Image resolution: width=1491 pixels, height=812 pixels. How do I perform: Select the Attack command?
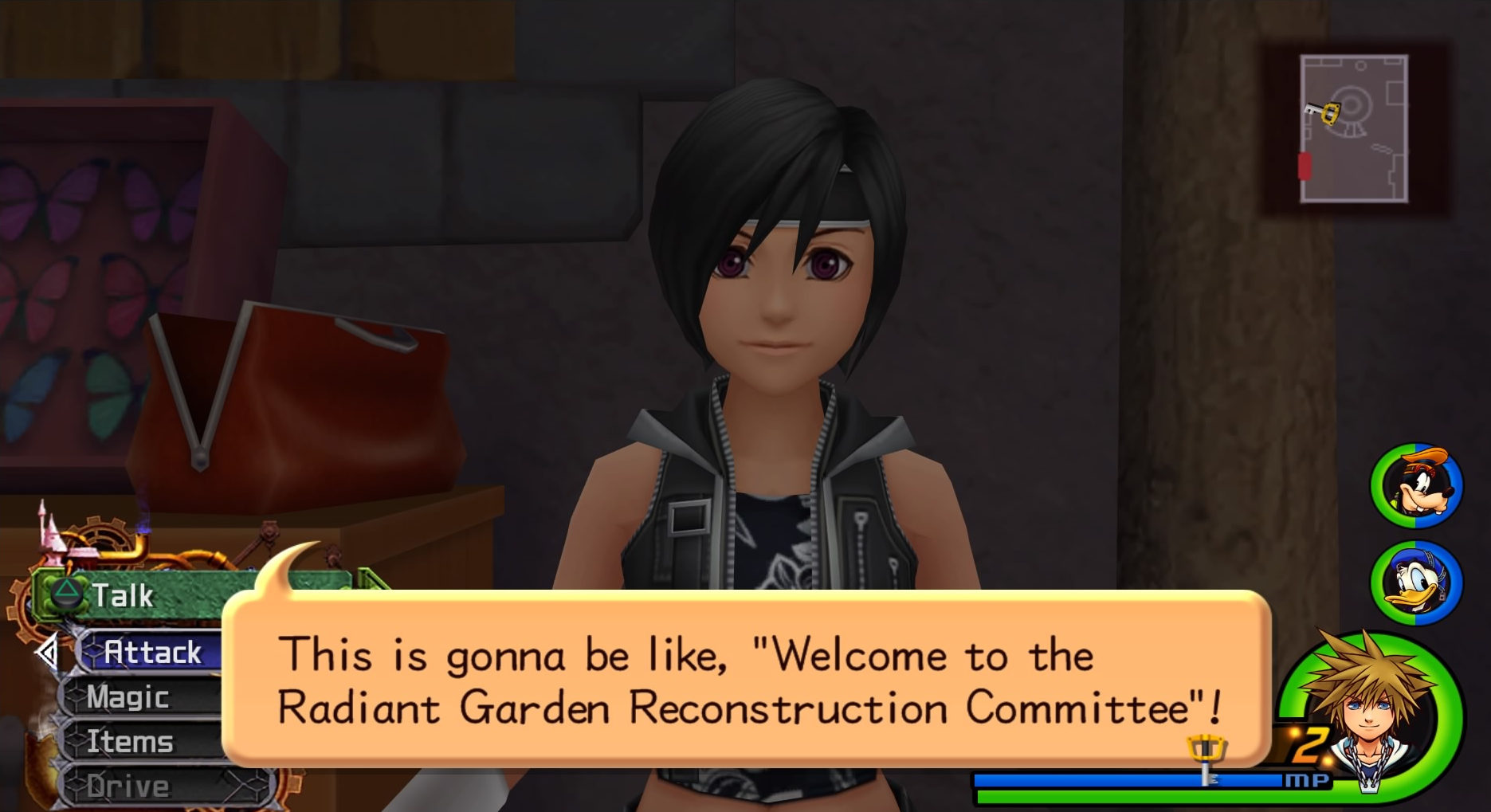[x=151, y=653]
